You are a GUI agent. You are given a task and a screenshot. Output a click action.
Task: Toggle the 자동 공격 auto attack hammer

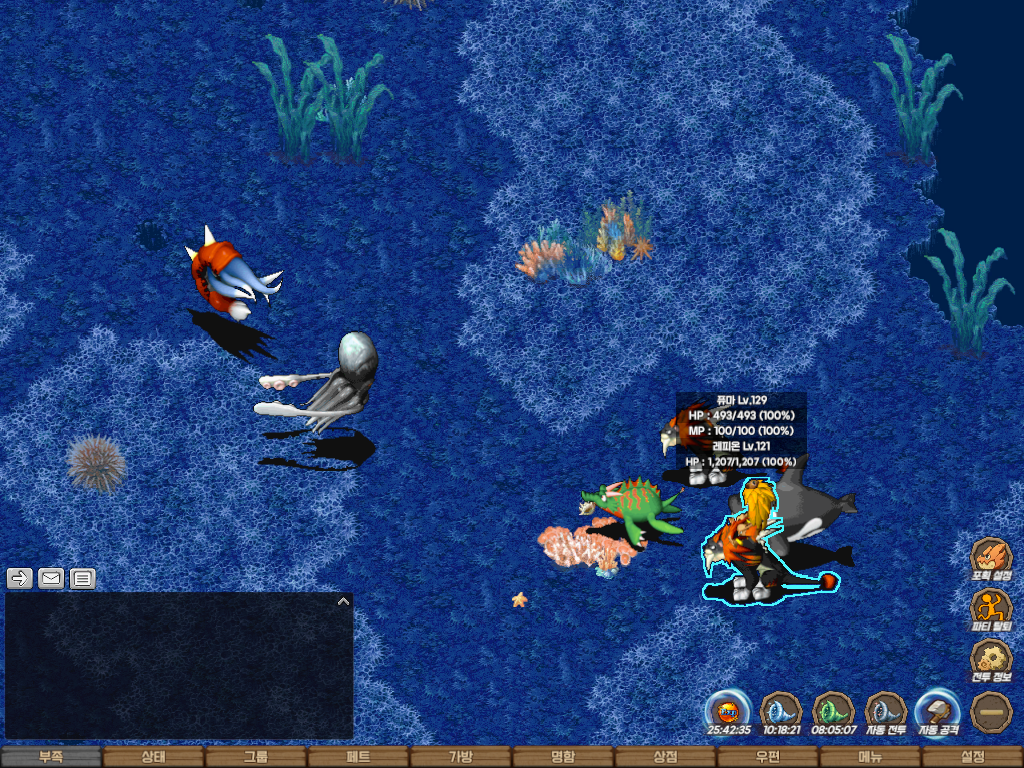click(x=938, y=712)
